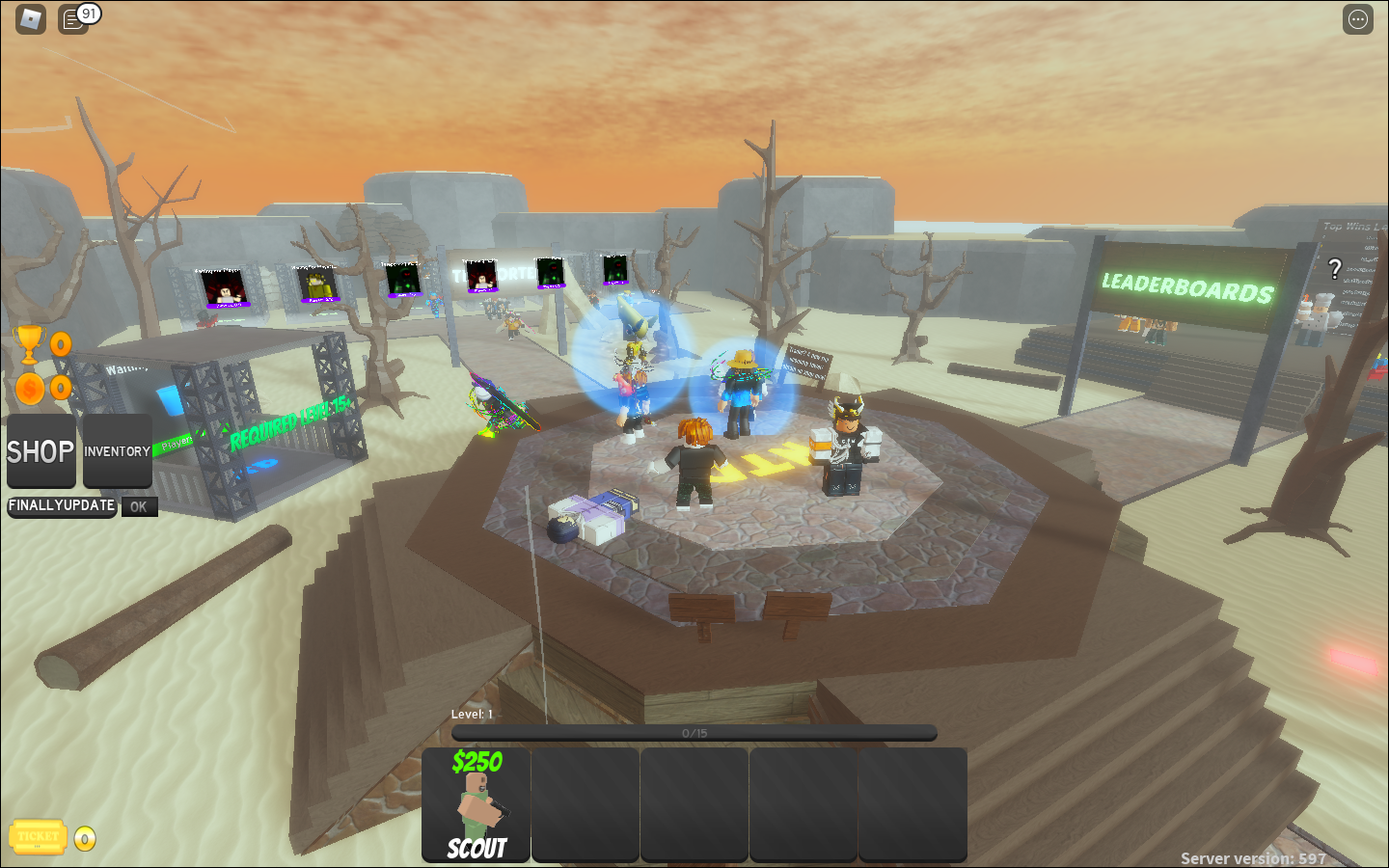
Task: Click the yellow ticket icon
Action: click(x=38, y=837)
